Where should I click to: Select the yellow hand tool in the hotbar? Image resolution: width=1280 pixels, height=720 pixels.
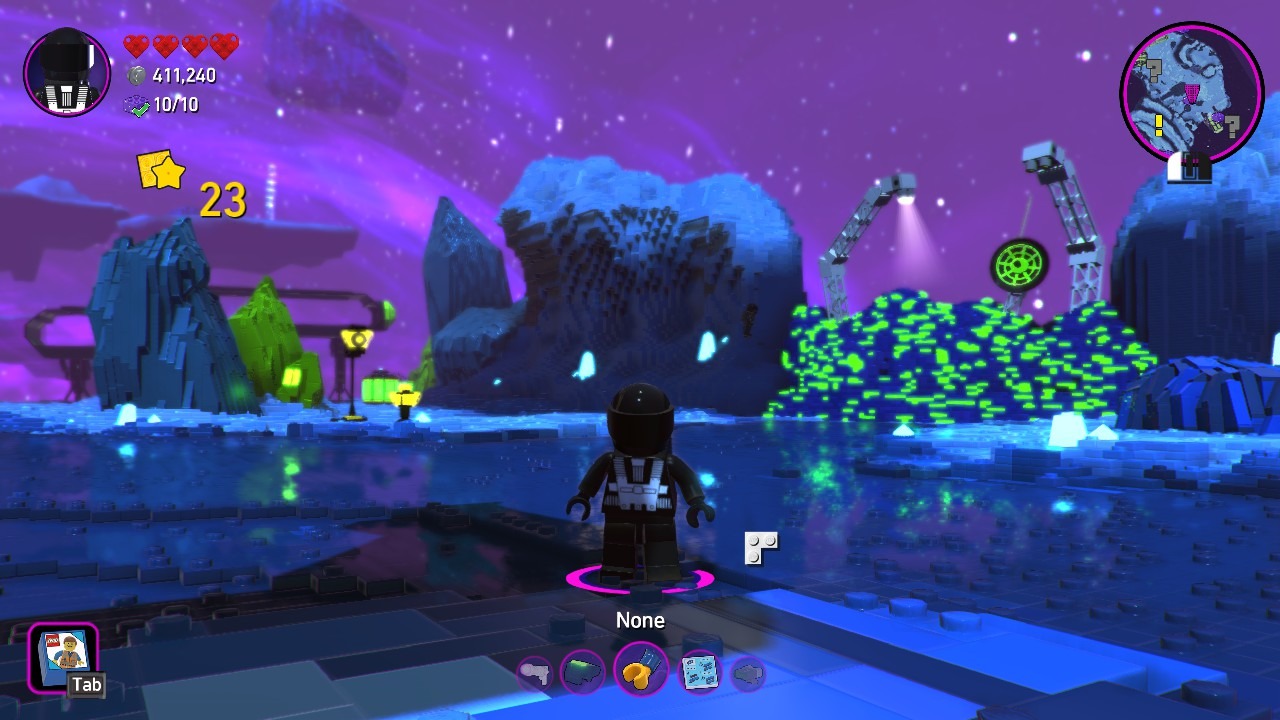click(x=640, y=671)
